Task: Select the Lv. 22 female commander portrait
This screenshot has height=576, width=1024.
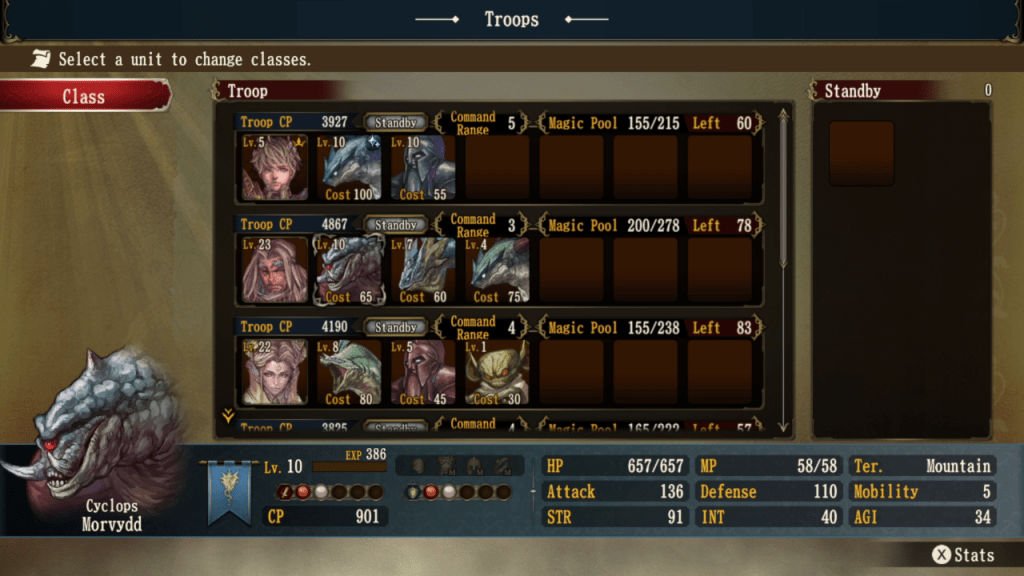Action: [x=274, y=373]
